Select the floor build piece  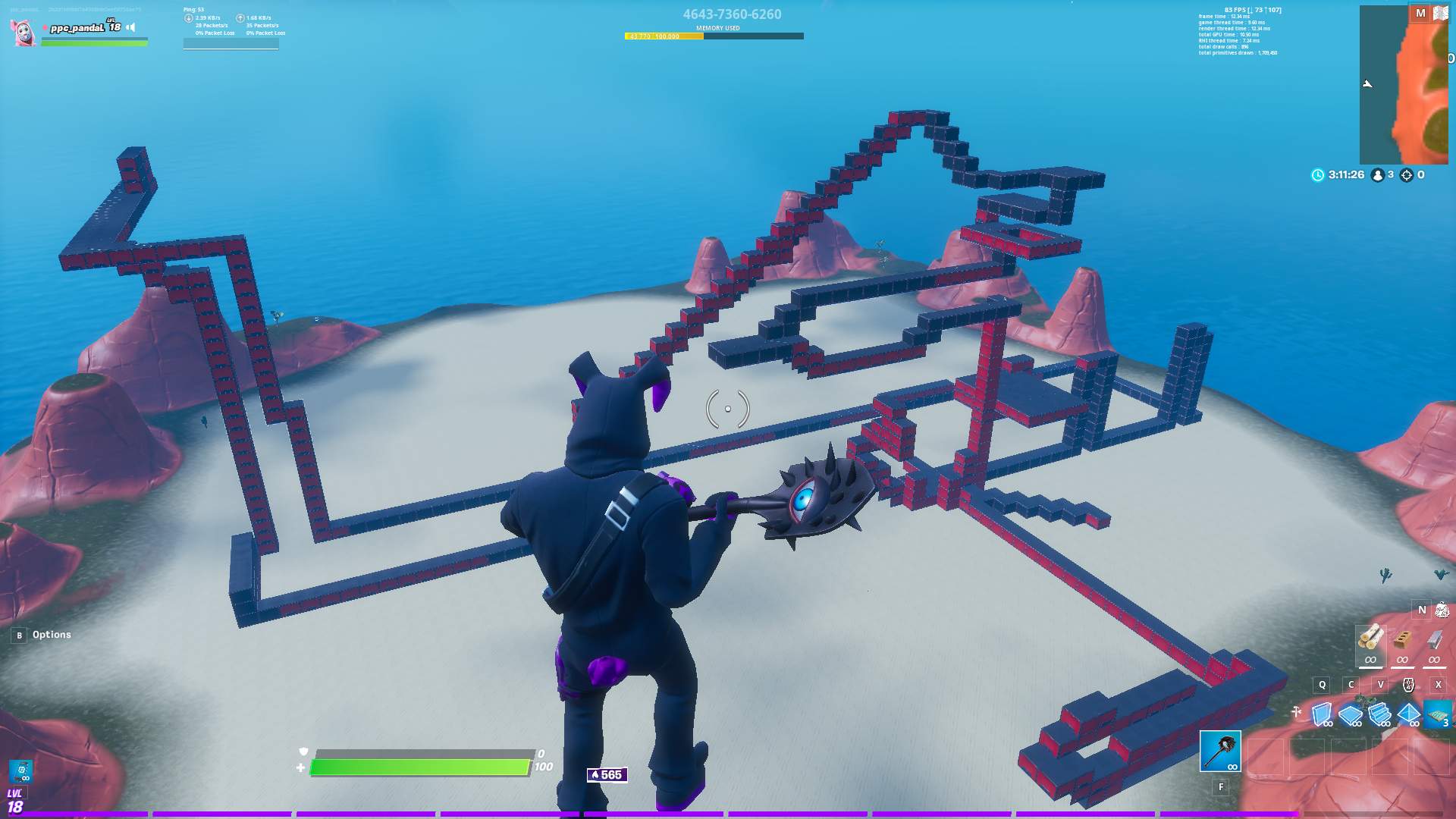pos(1350,715)
